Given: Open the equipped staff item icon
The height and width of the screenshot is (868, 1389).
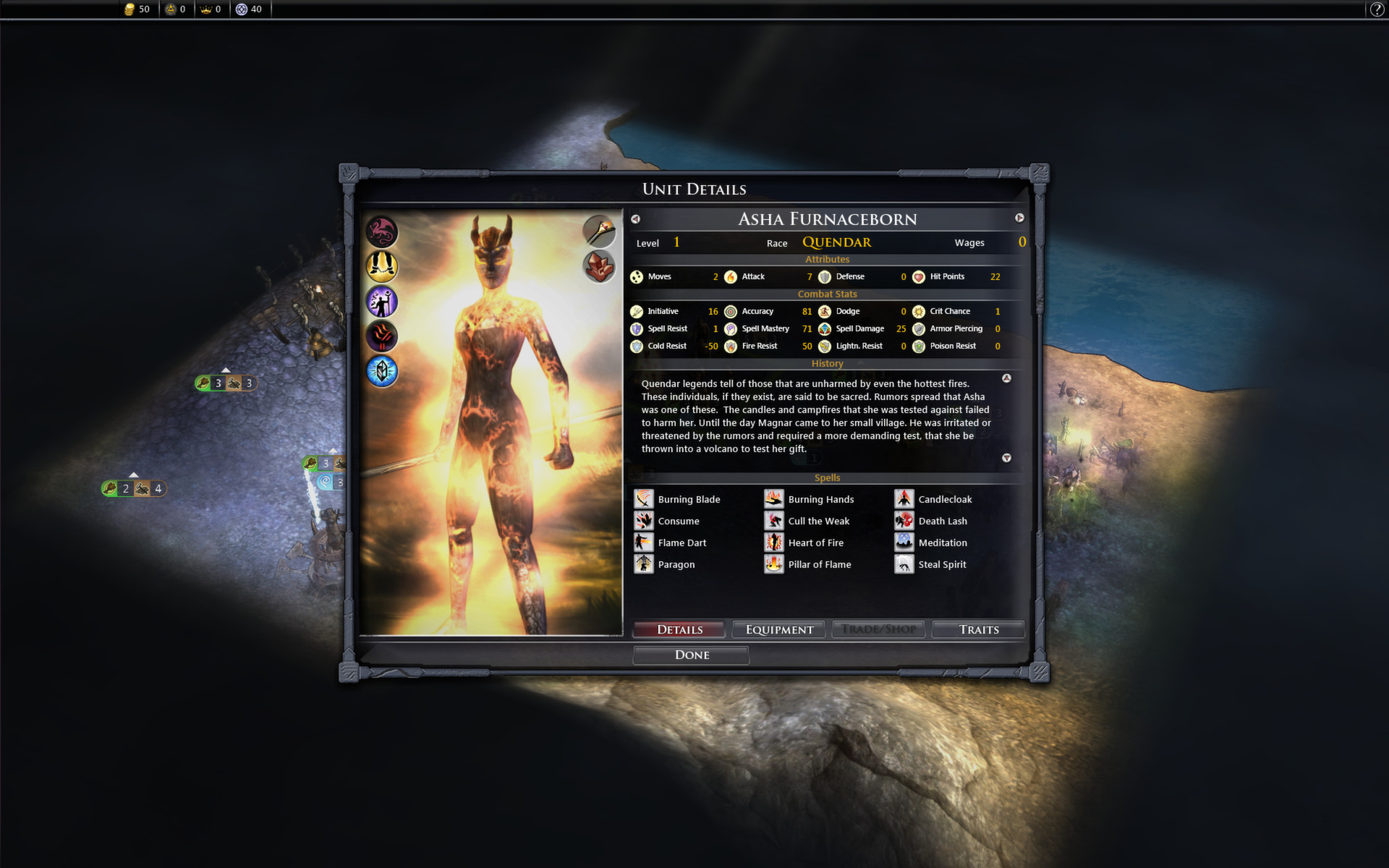Looking at the screenshot, I should click(598, 232).
